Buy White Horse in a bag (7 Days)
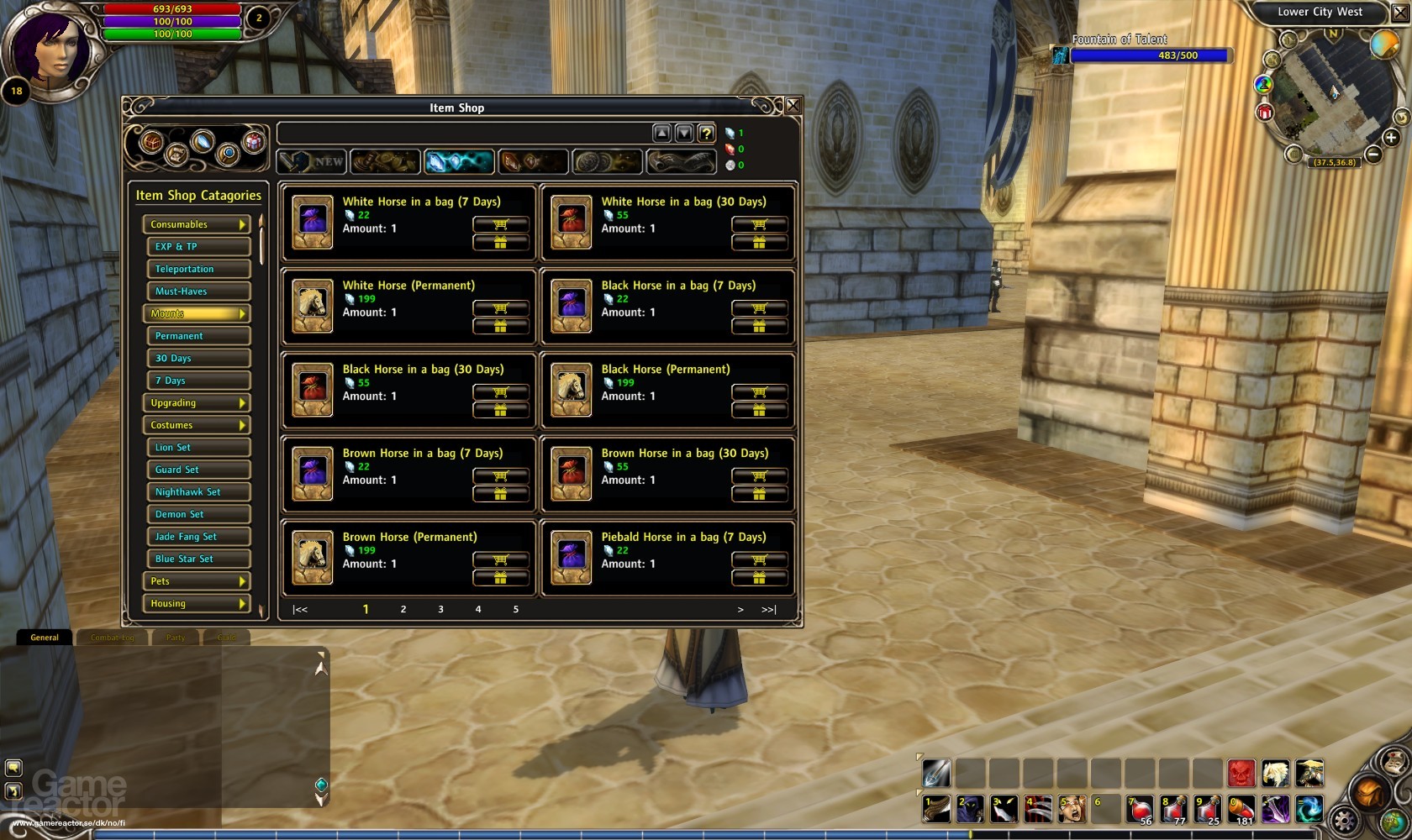Screen dimensions: 1412x840 (501, 224)
